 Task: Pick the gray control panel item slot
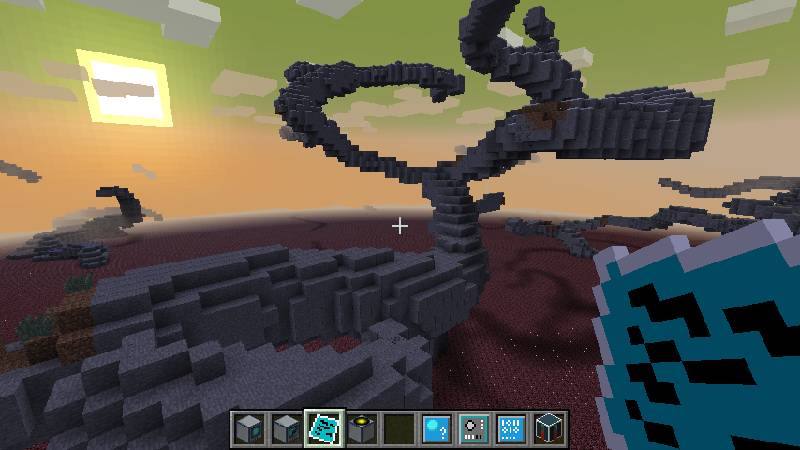point(473,428)
